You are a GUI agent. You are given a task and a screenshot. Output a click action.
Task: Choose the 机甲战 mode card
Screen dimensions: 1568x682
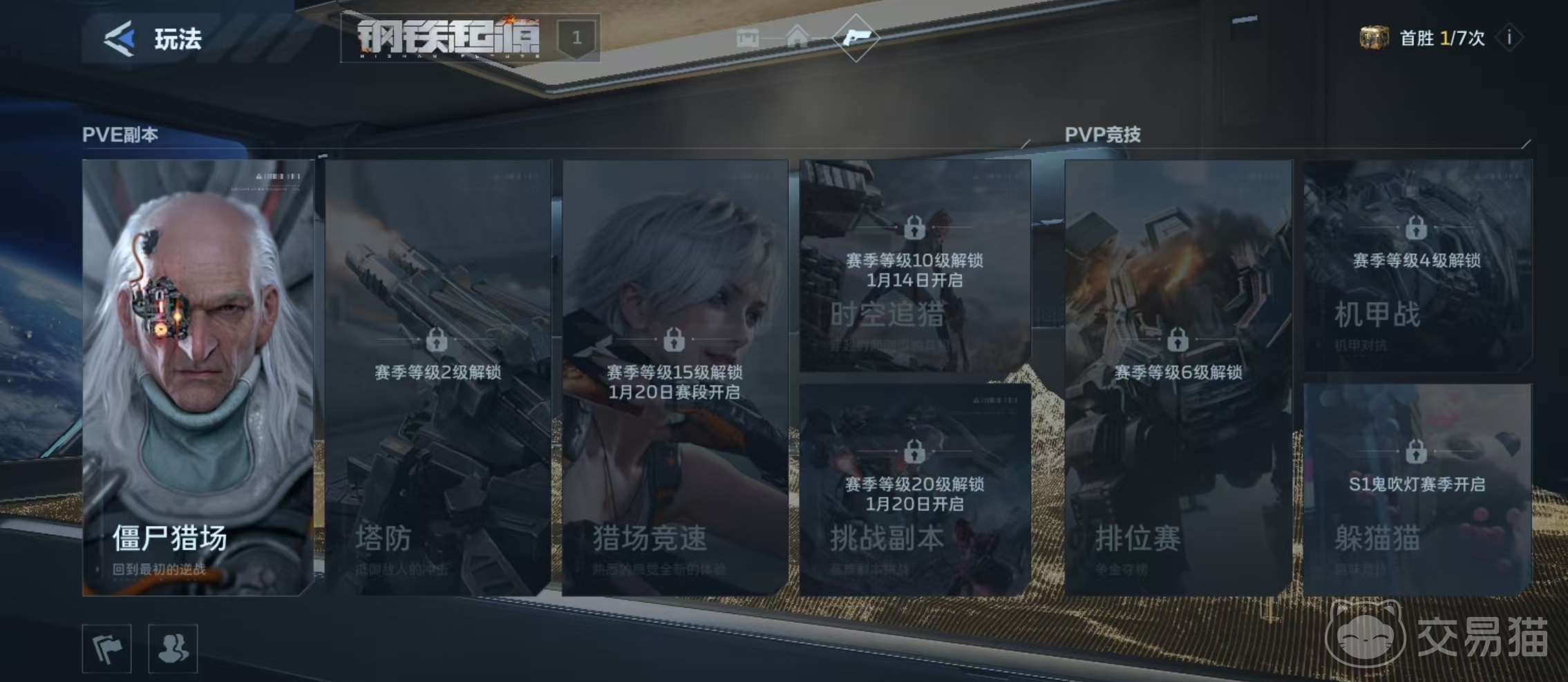point(1417,265)
